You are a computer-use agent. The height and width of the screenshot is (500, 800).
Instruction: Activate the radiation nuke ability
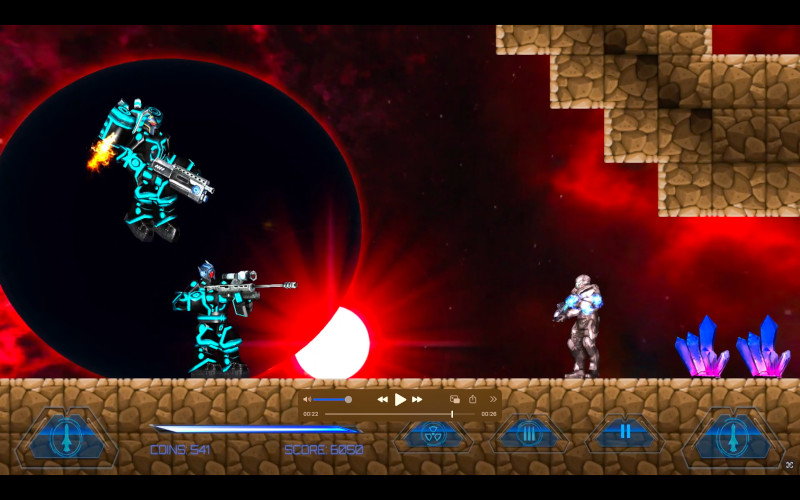click(x=432, y=434)
